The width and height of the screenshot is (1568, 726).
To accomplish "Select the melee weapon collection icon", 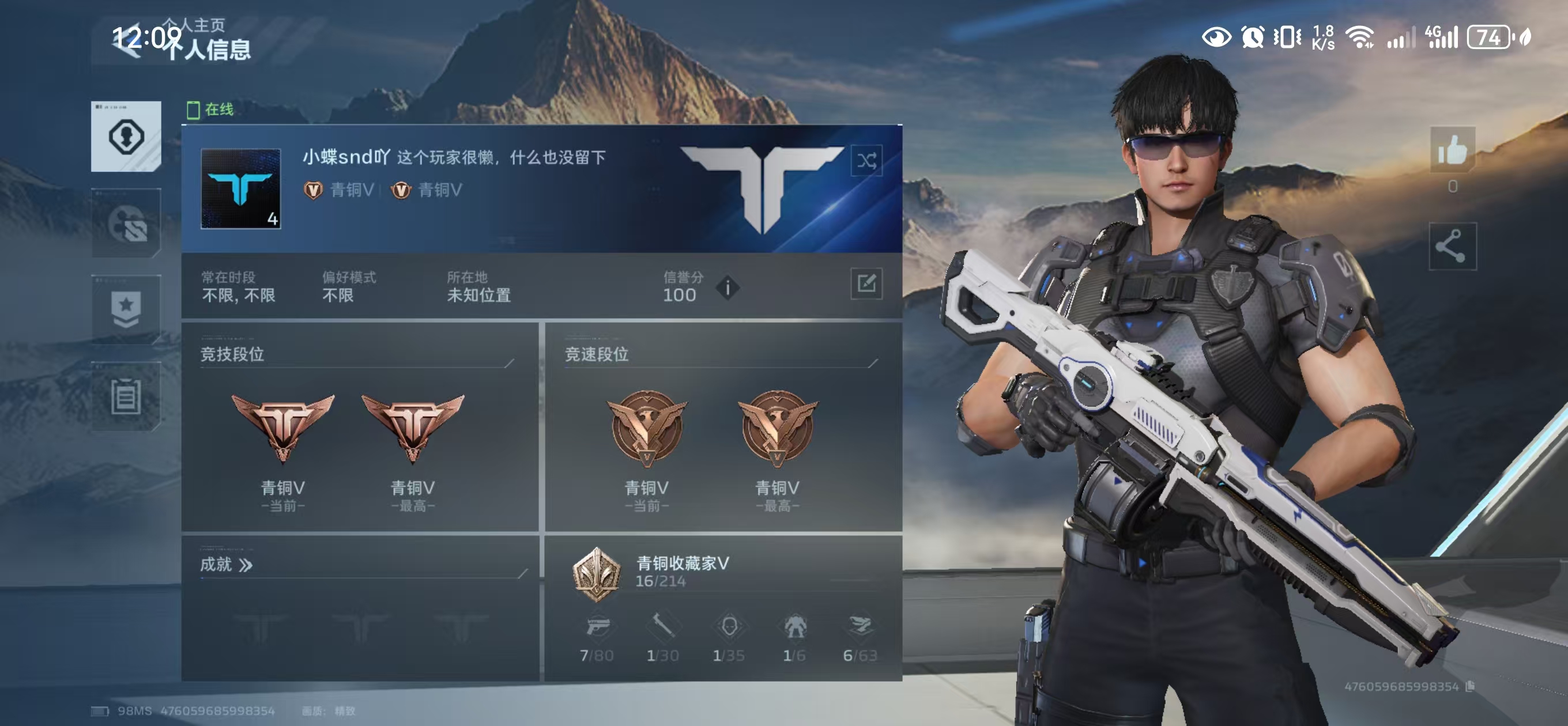I will 662,627.
